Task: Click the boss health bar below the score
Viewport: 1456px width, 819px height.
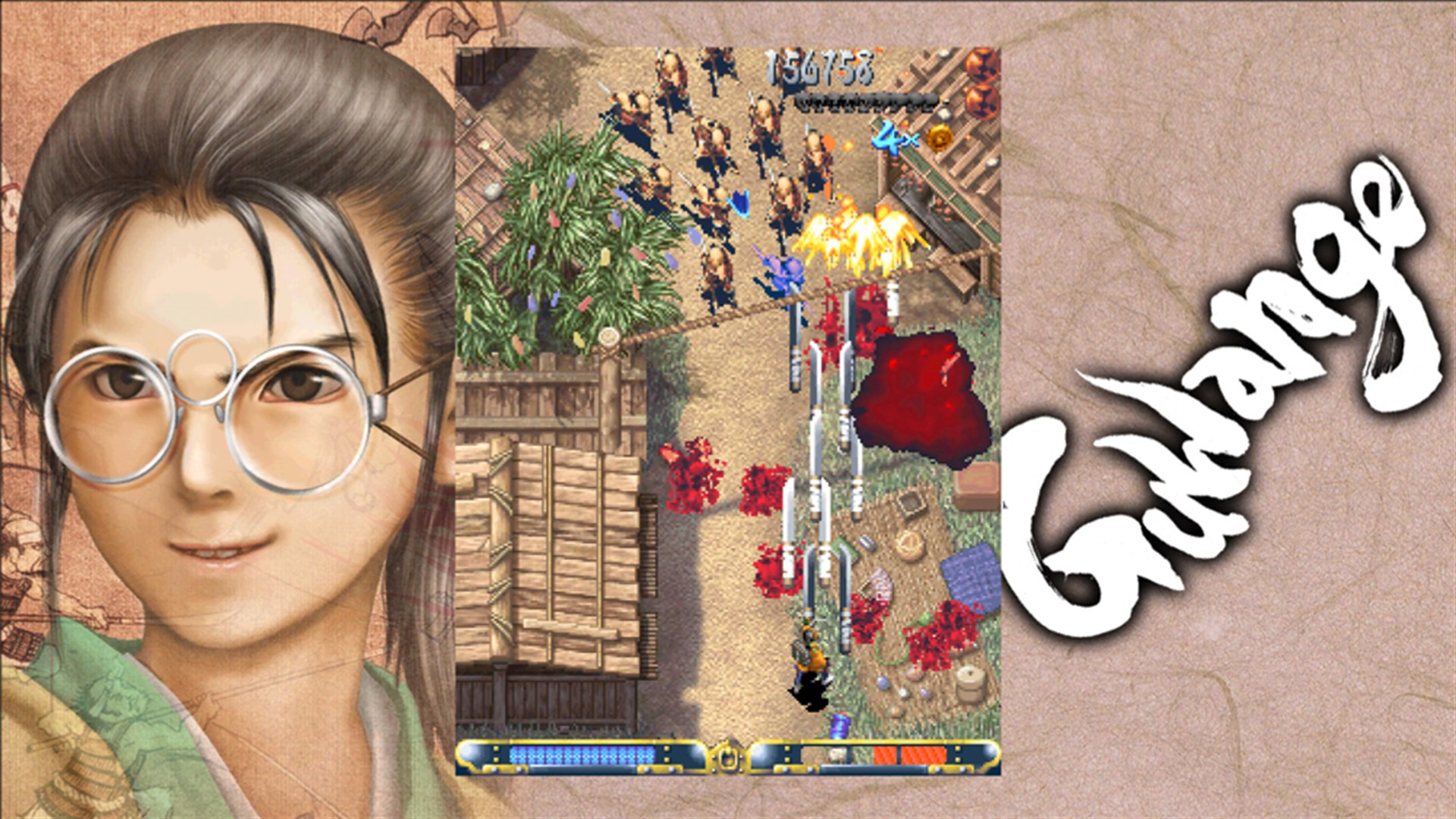Action: point(864,101)
